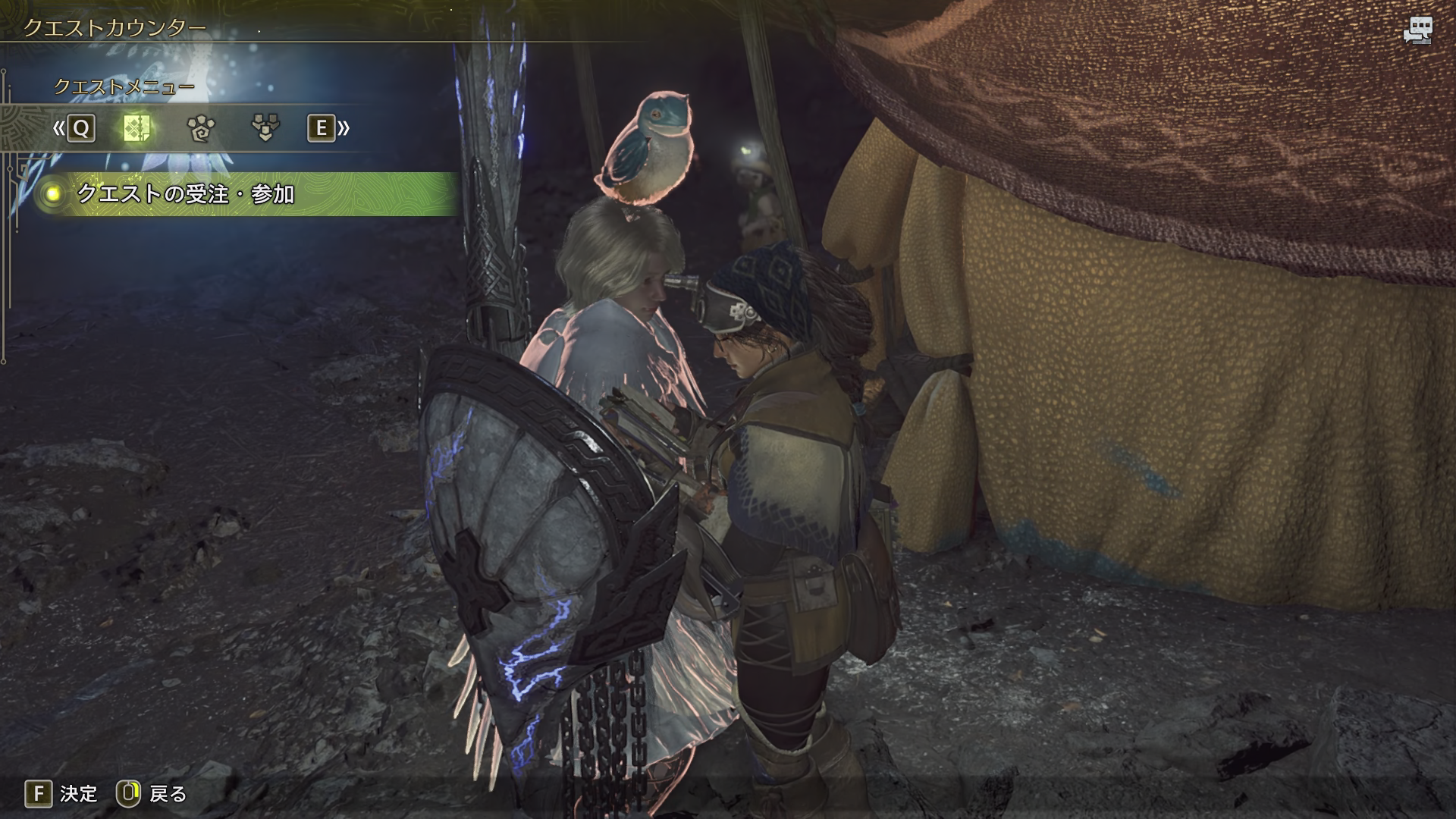Switch to the downward arrows tab
The height and width of the screenshot is (819, 1456).
(x=265, y=128)
